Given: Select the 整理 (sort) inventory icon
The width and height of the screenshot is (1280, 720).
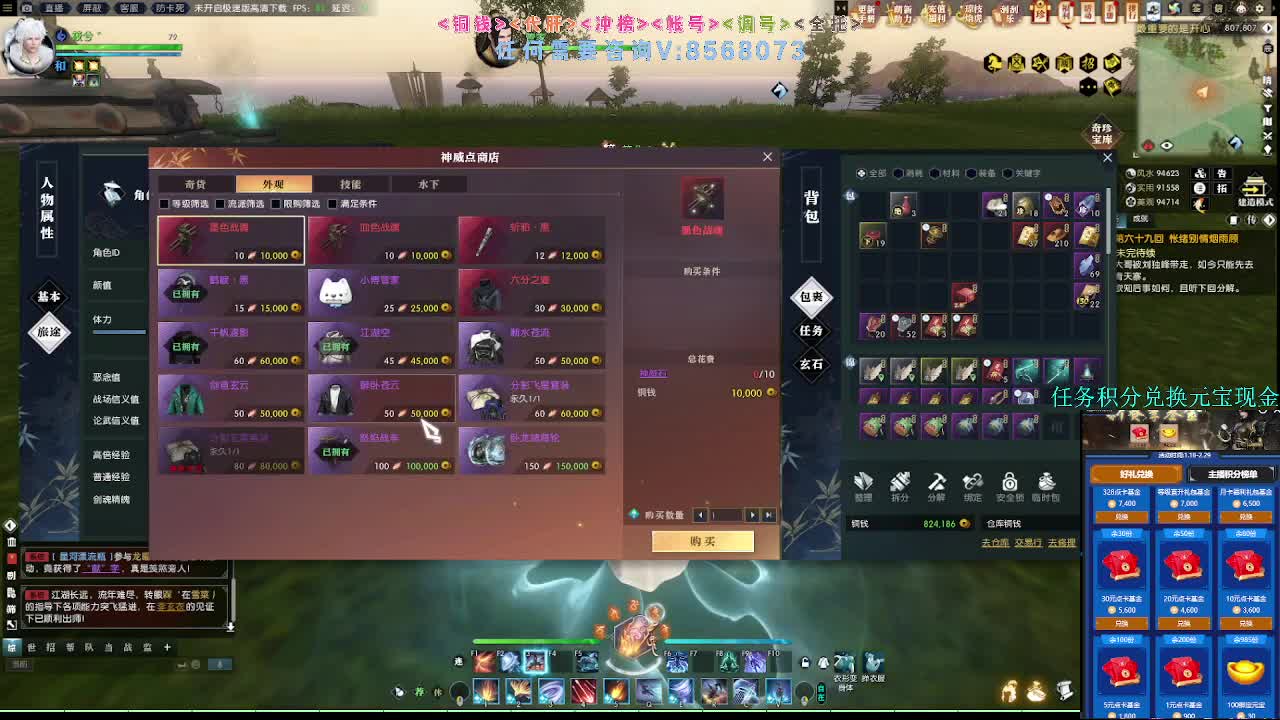Looking at the screenshot, I should [x=862, y=483].
